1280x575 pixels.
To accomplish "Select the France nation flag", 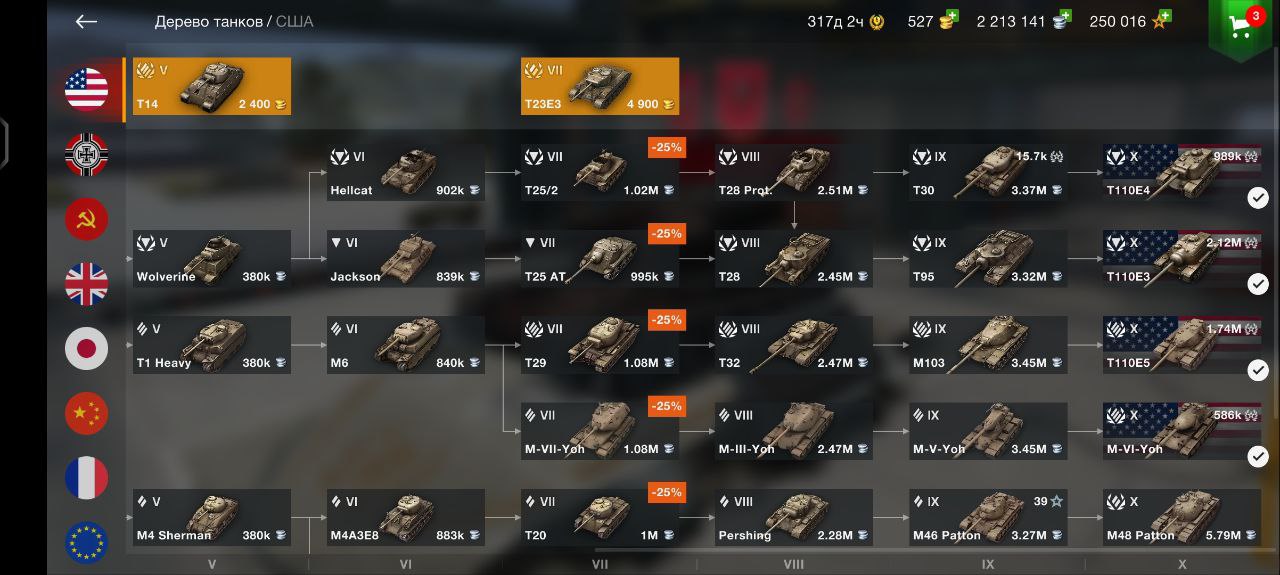I will (87, 478).
